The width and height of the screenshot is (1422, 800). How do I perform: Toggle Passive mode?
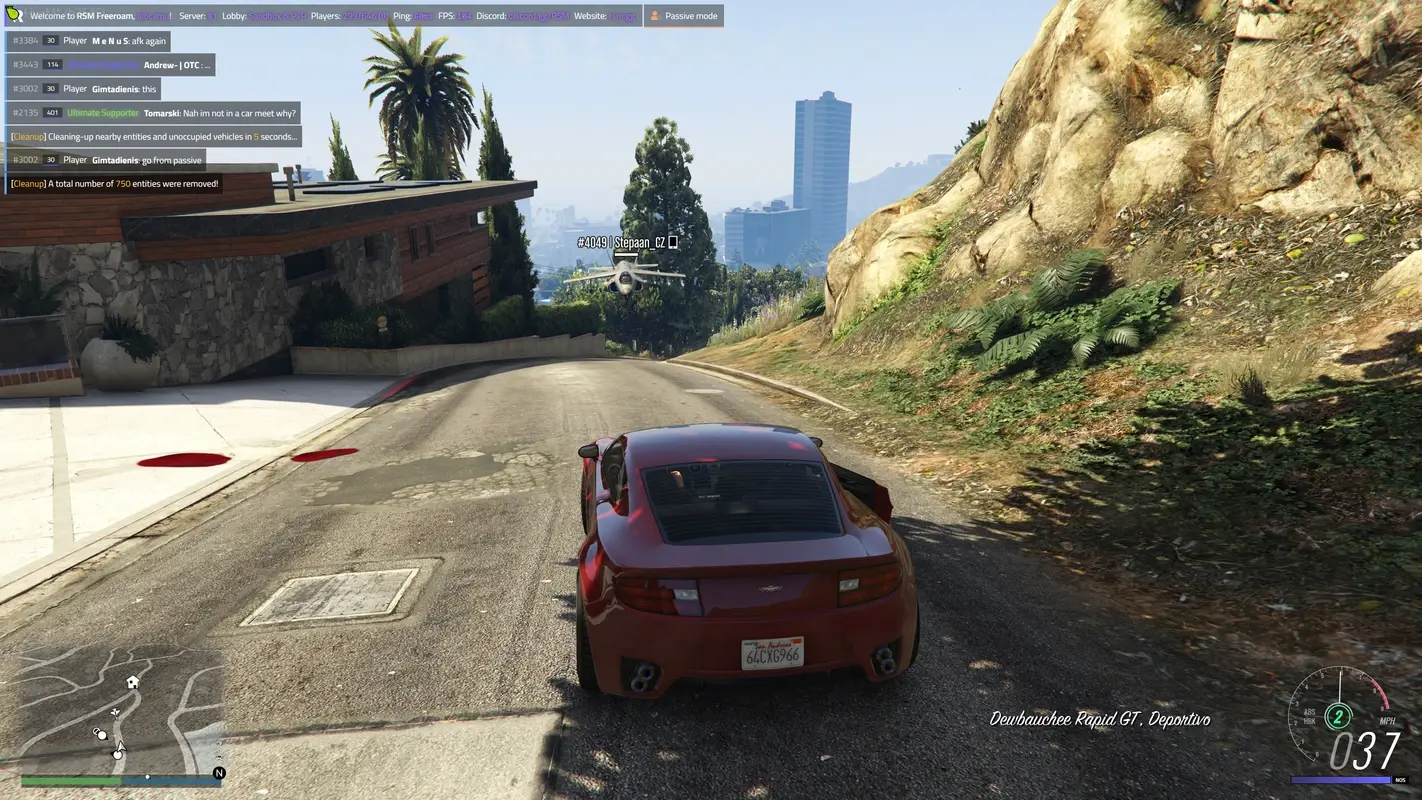(x=684, y=15)
